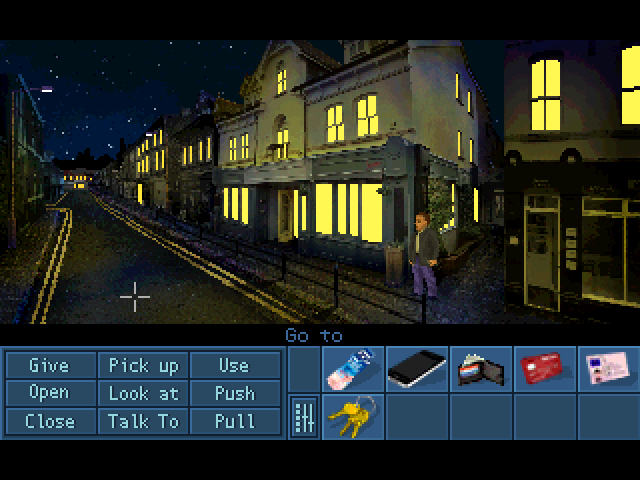Select the red credit card
This screenshot has width=640, height=480.
[544, 368]
